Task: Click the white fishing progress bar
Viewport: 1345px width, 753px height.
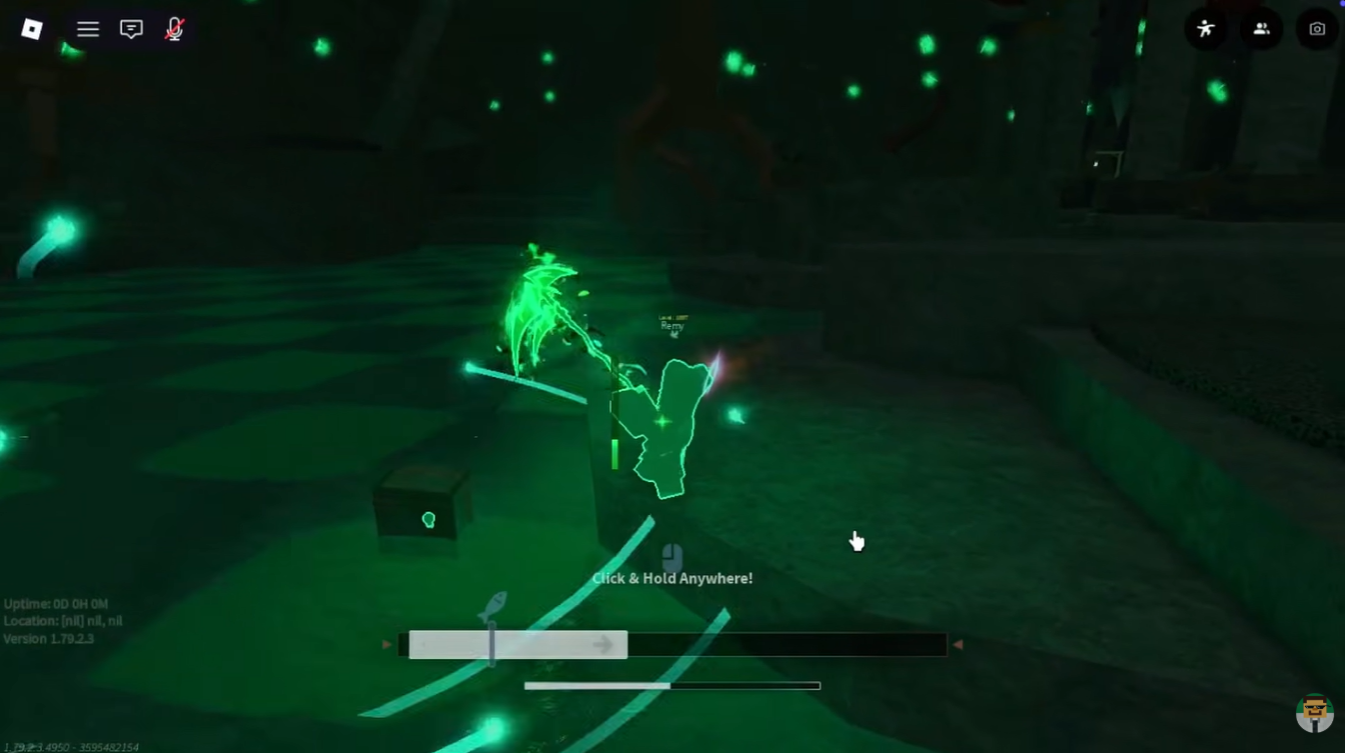Action: pyautogui.click(x=595, y=686)
